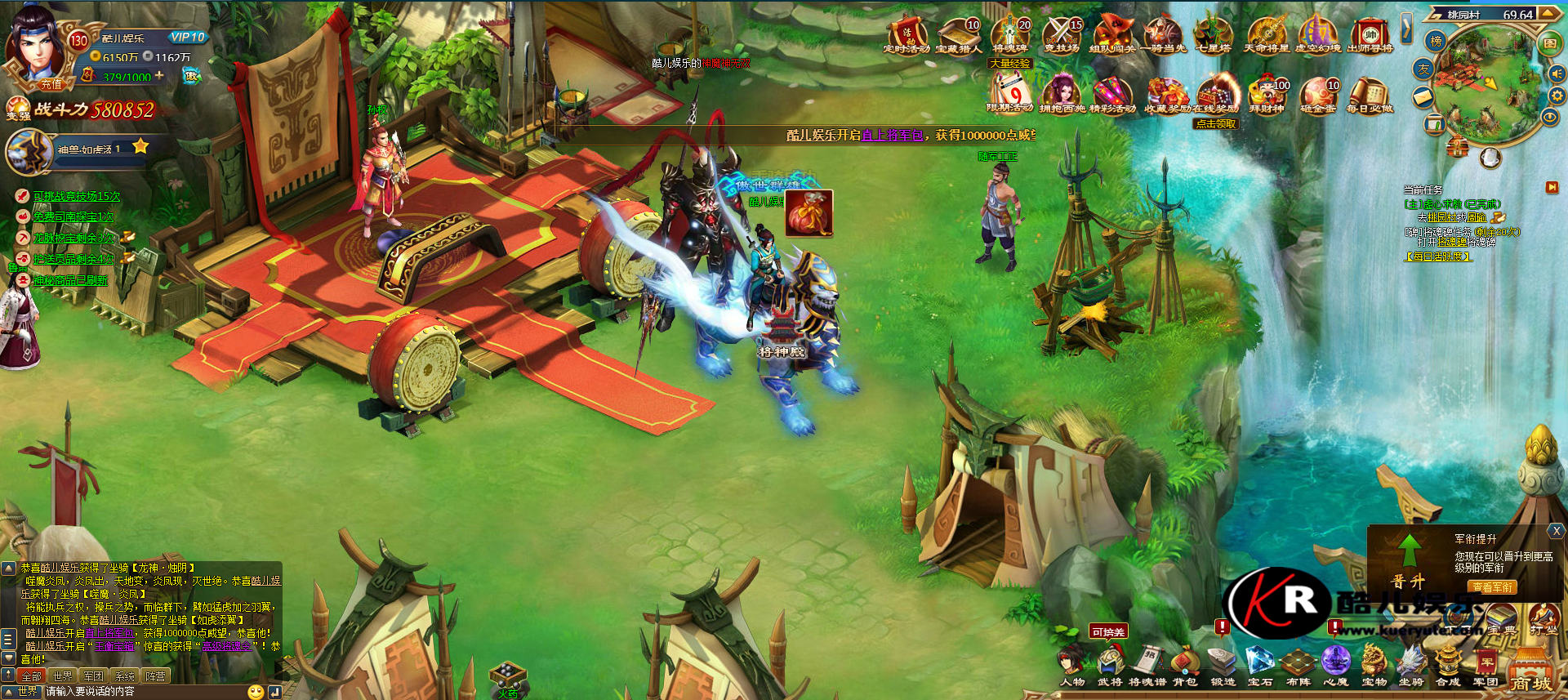
Task: Switch chat to the 军团 tab
Action: [x=93, y=676]
